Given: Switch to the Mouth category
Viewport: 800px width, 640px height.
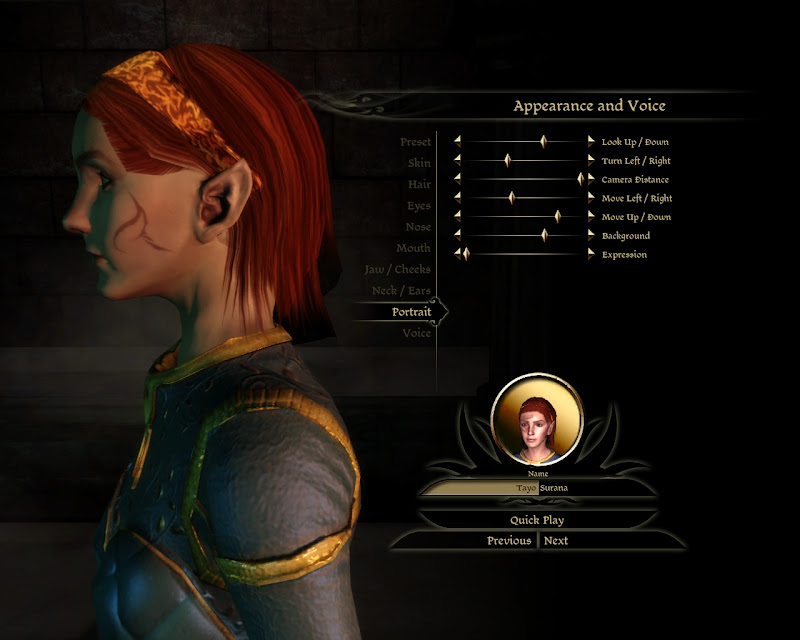Looking at the screenshot, I should (x=413, y=248).
